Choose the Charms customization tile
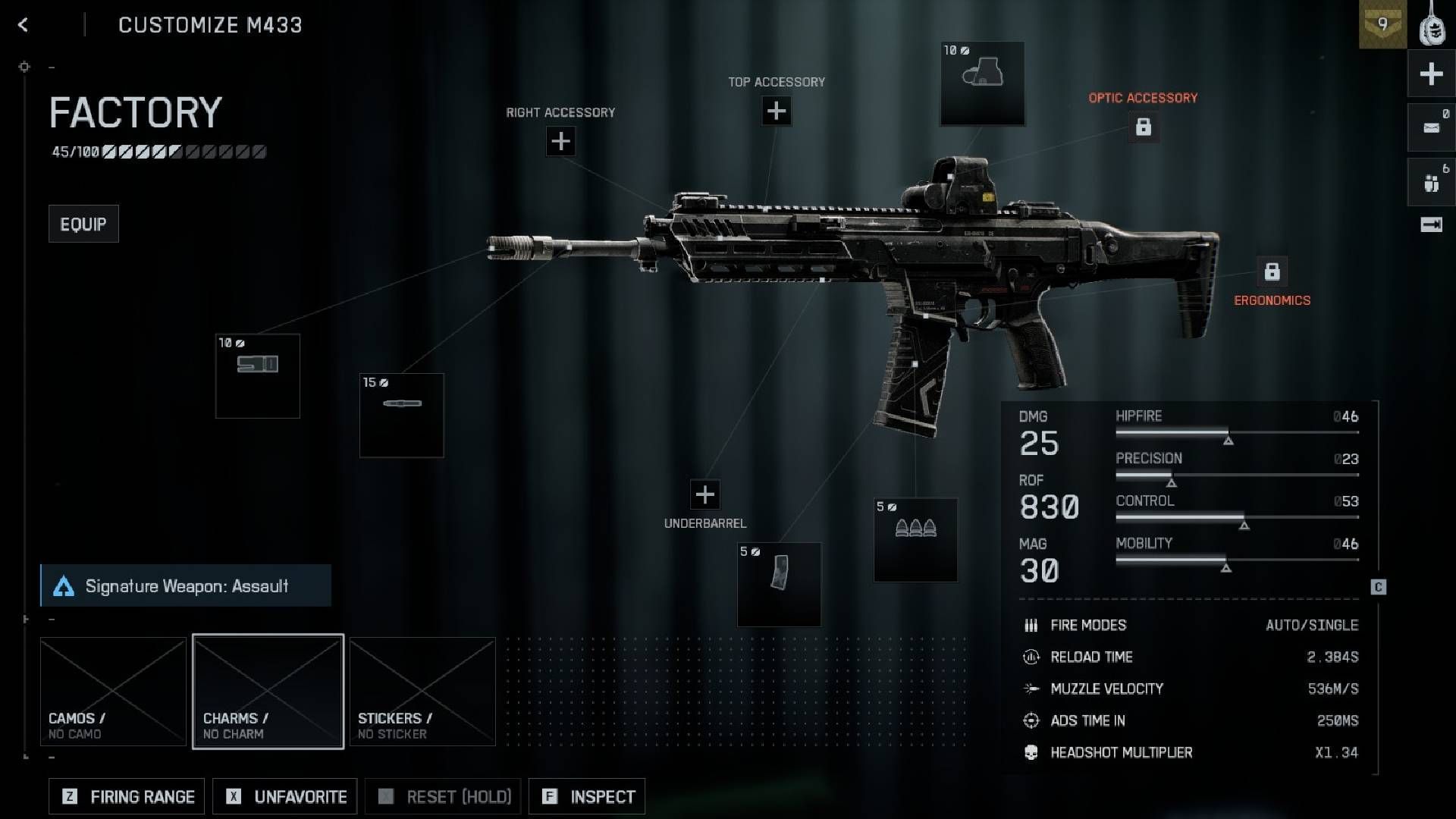The image size is (1456, 819). 268,692
